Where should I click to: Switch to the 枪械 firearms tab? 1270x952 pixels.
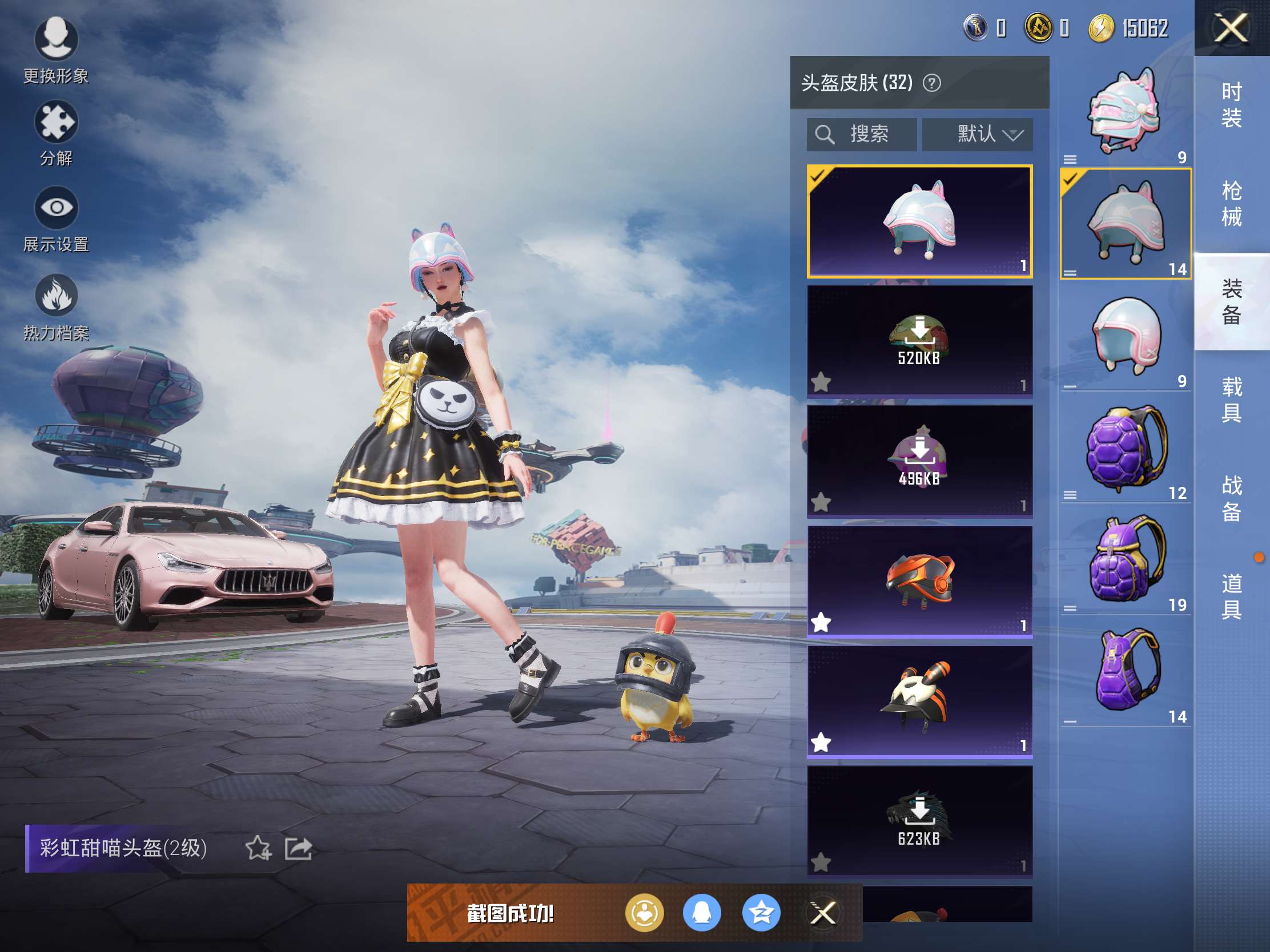click(1231, 203)
